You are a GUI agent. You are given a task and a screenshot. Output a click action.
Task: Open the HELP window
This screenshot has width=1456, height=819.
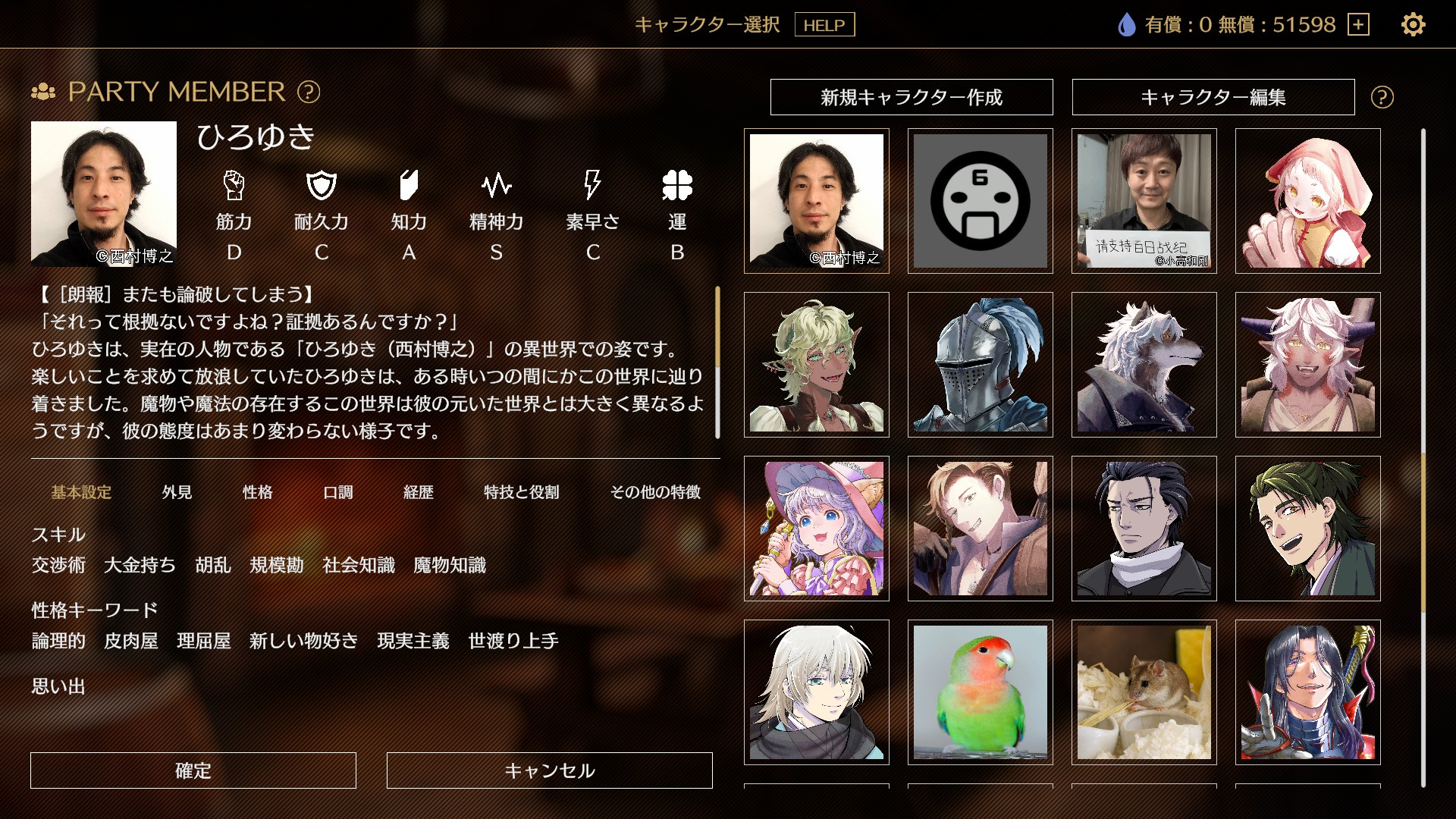click(x=825, y=25)
